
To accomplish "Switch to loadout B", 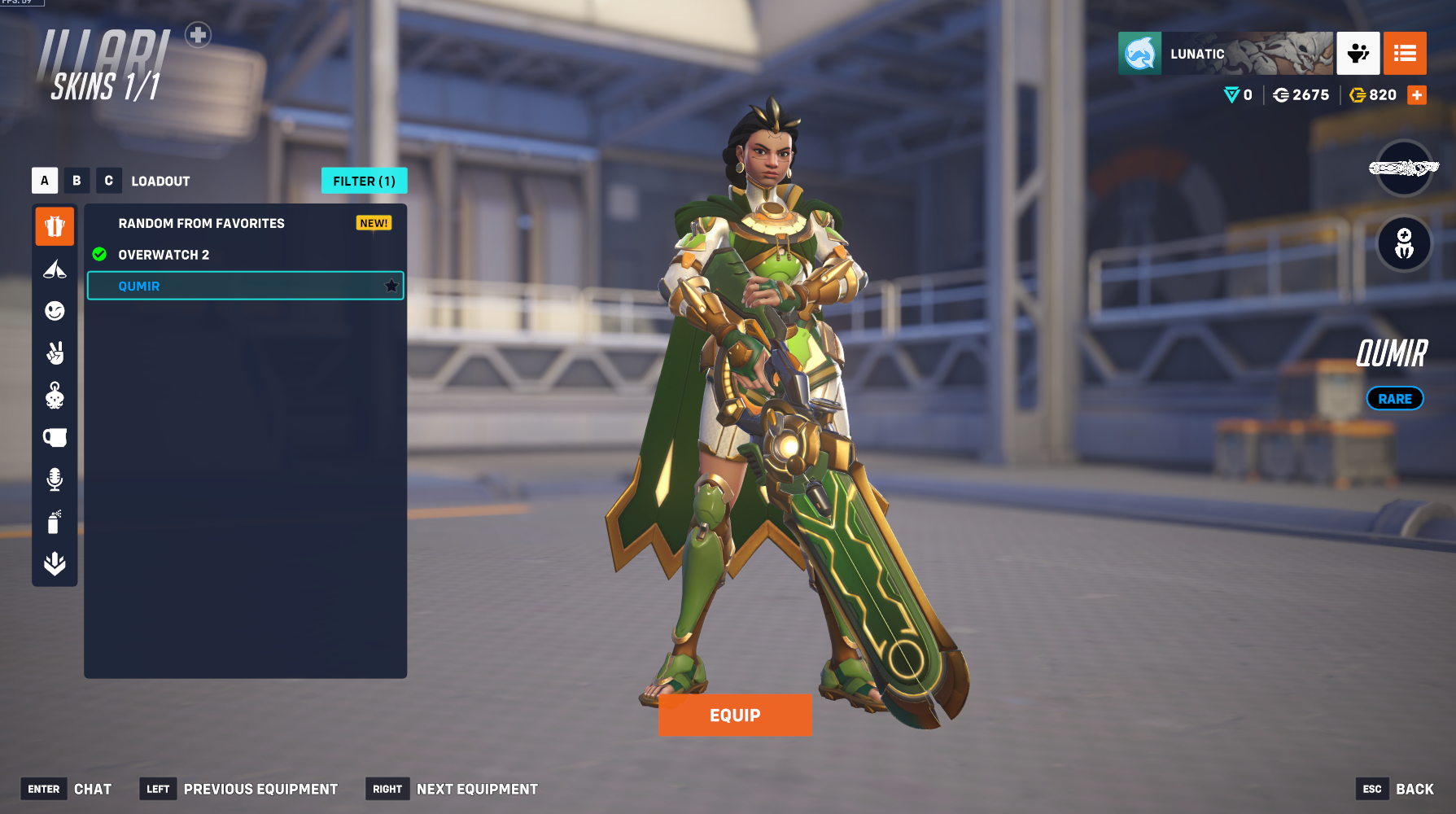I will click(77, 181).
